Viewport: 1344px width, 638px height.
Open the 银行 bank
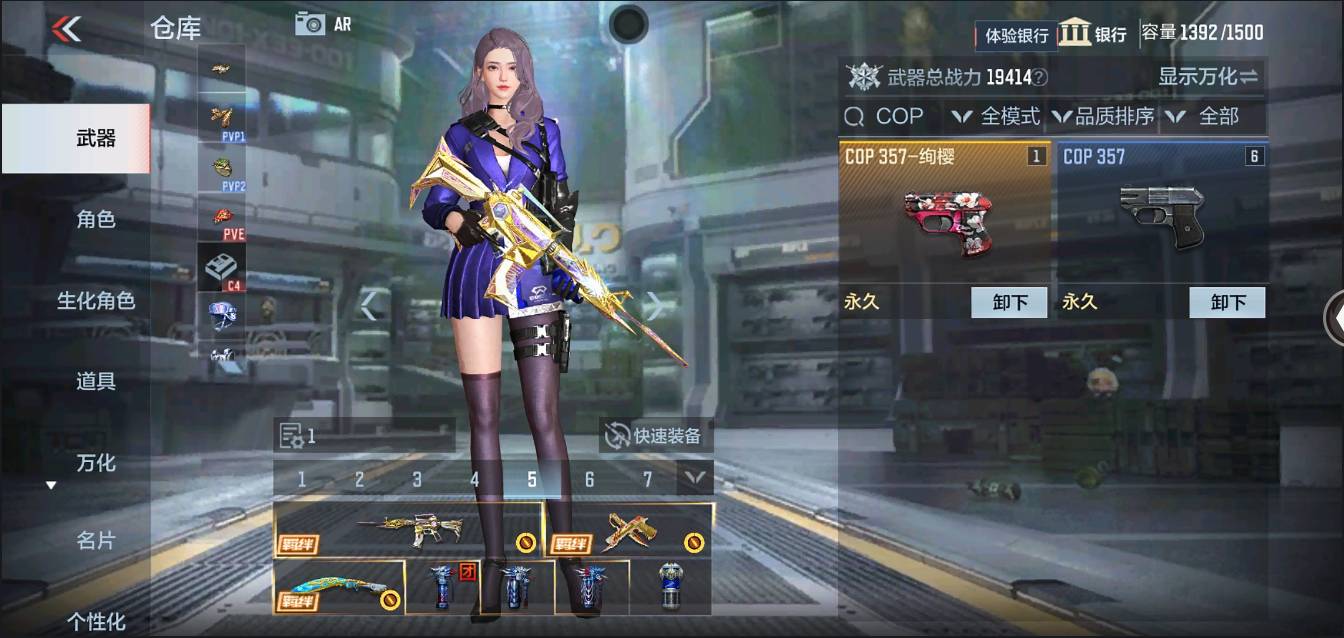click(x=1093, y=33)
